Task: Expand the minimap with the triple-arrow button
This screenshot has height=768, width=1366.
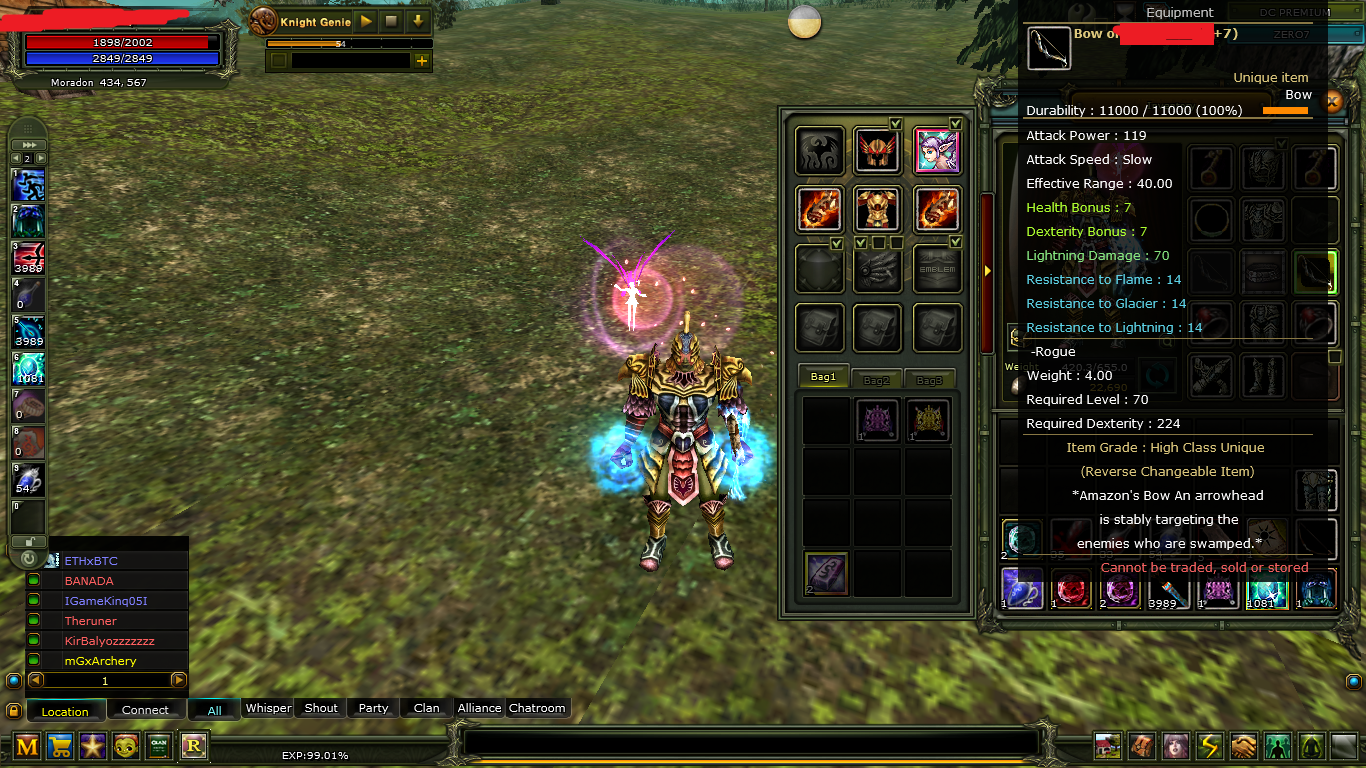Action: (x=27, y=145)
